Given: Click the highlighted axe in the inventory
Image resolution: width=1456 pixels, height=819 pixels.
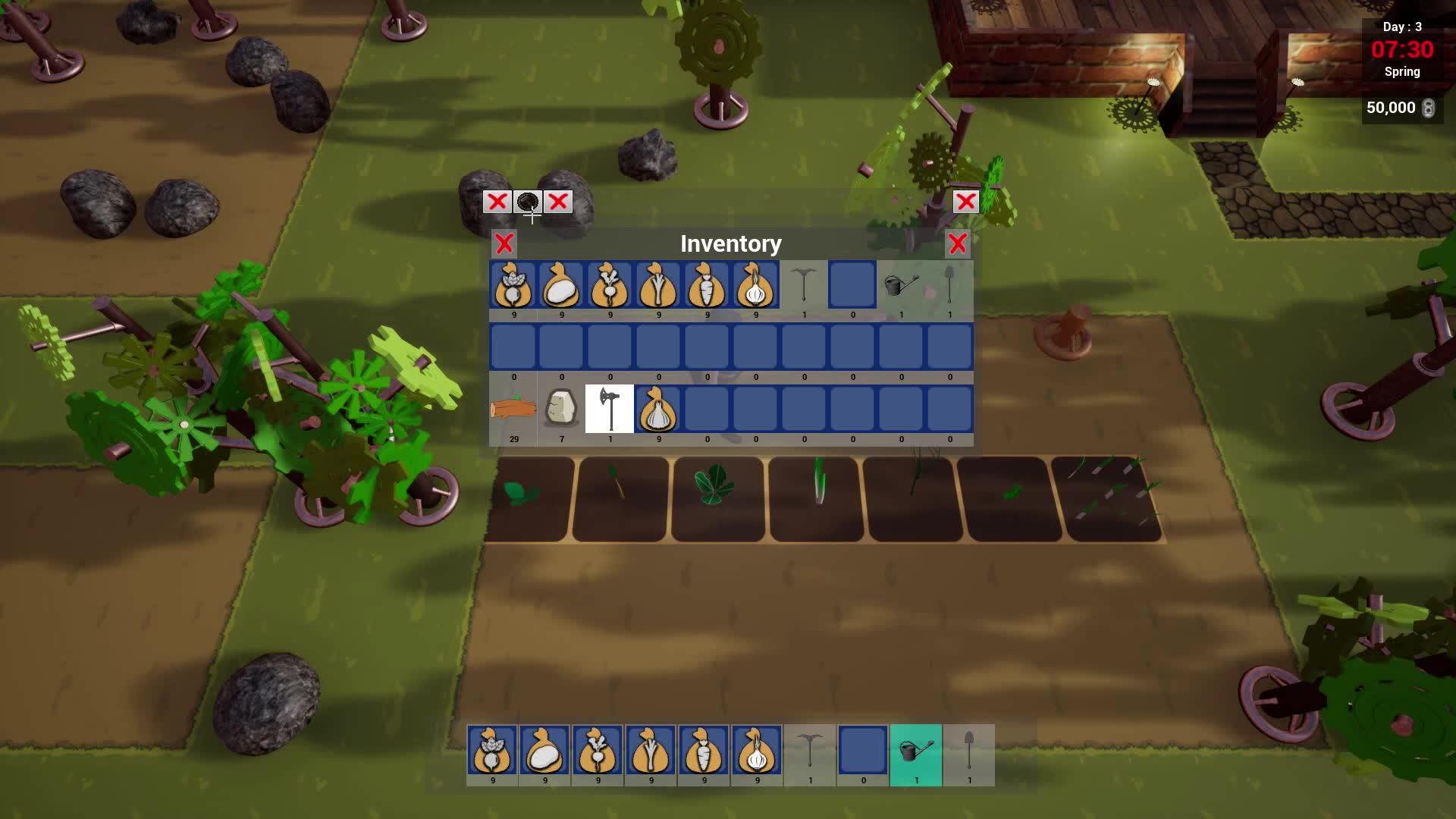Looking at the screenshot, I should pos(610,408).
